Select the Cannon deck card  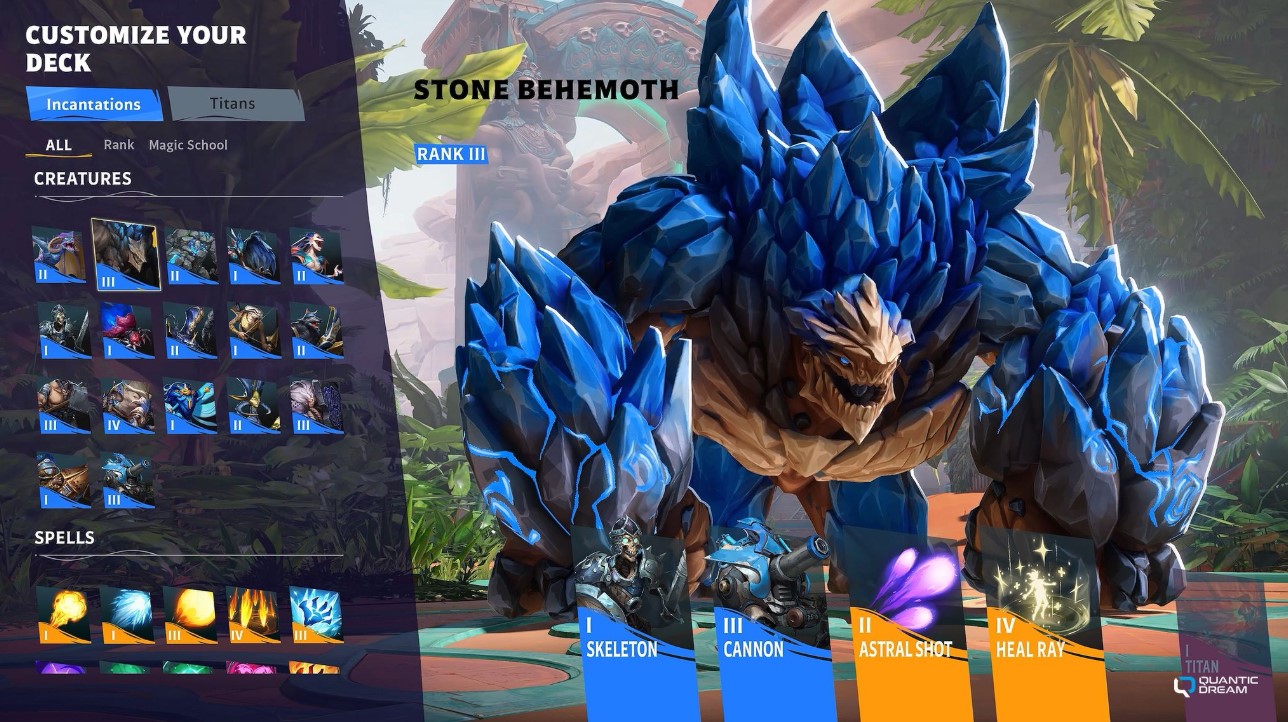(768, 620)
